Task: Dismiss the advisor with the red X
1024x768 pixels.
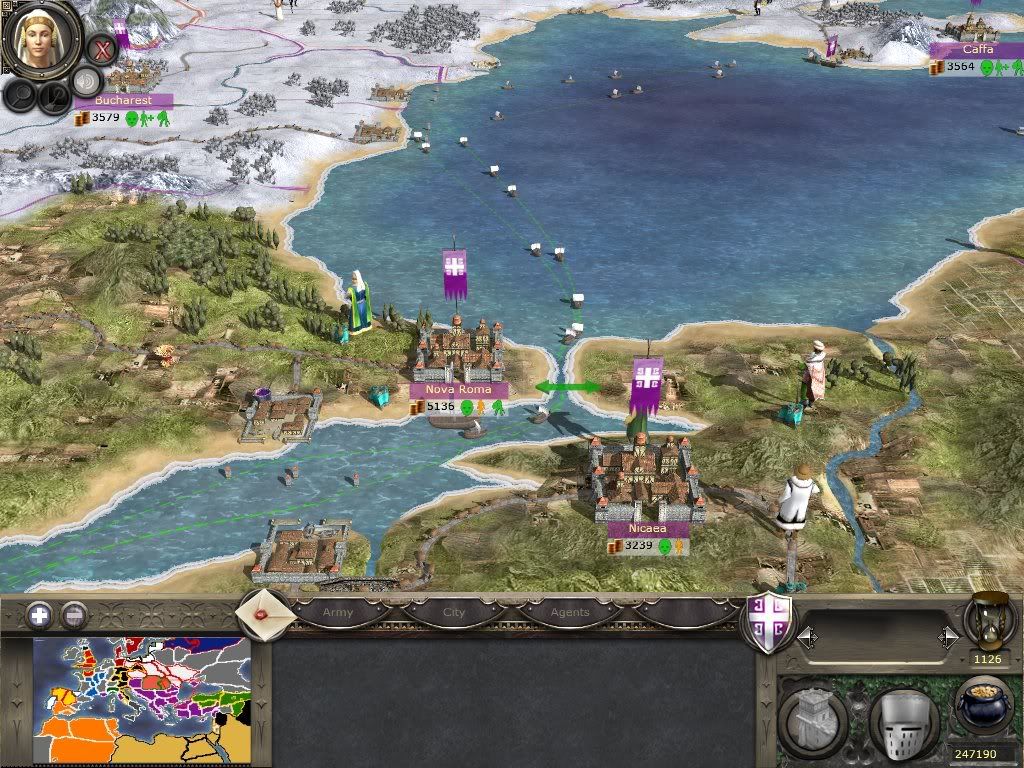Action: point(100,48)
